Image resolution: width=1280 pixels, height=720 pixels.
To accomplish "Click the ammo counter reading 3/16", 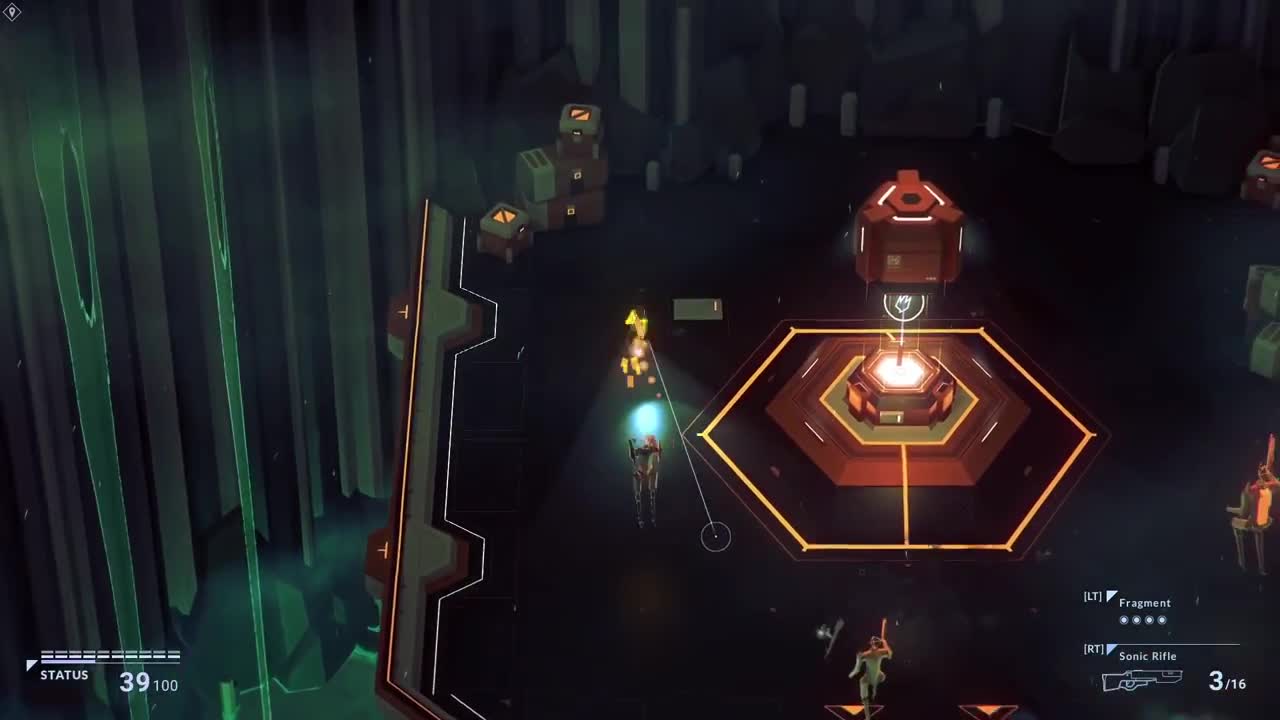I will pos(1227,681).
